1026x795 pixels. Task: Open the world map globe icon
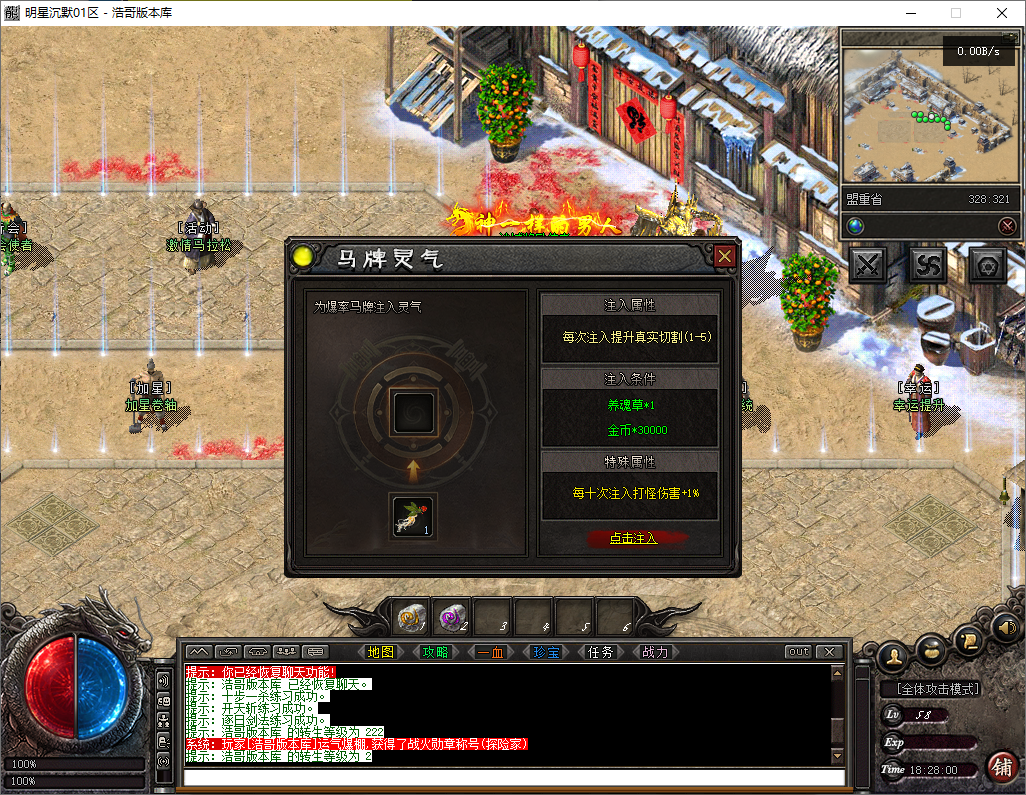(855, 226)
